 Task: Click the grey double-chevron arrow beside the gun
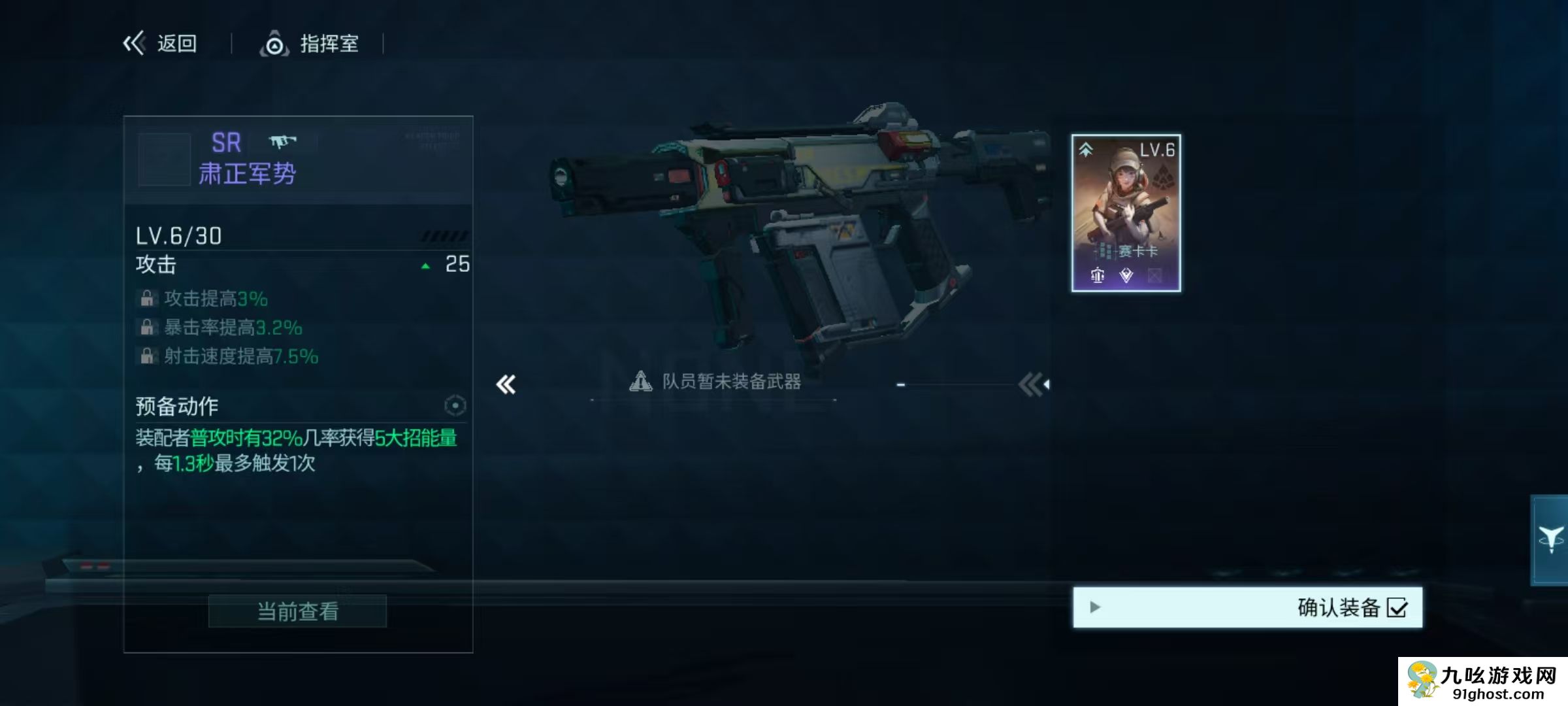pyautogui.click(x=1033, y=384)
